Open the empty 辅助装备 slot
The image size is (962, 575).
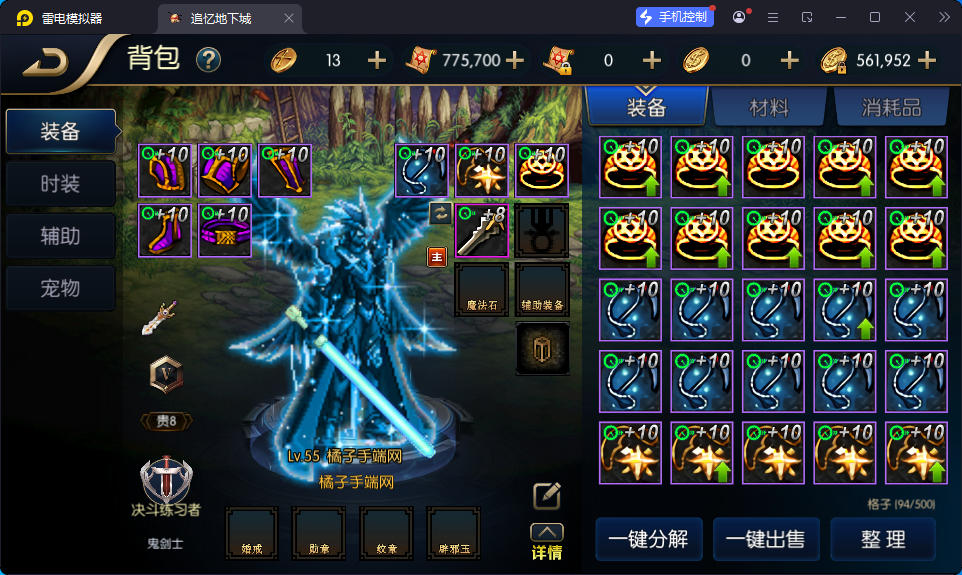pyautogui.click(x=542, y=290)
